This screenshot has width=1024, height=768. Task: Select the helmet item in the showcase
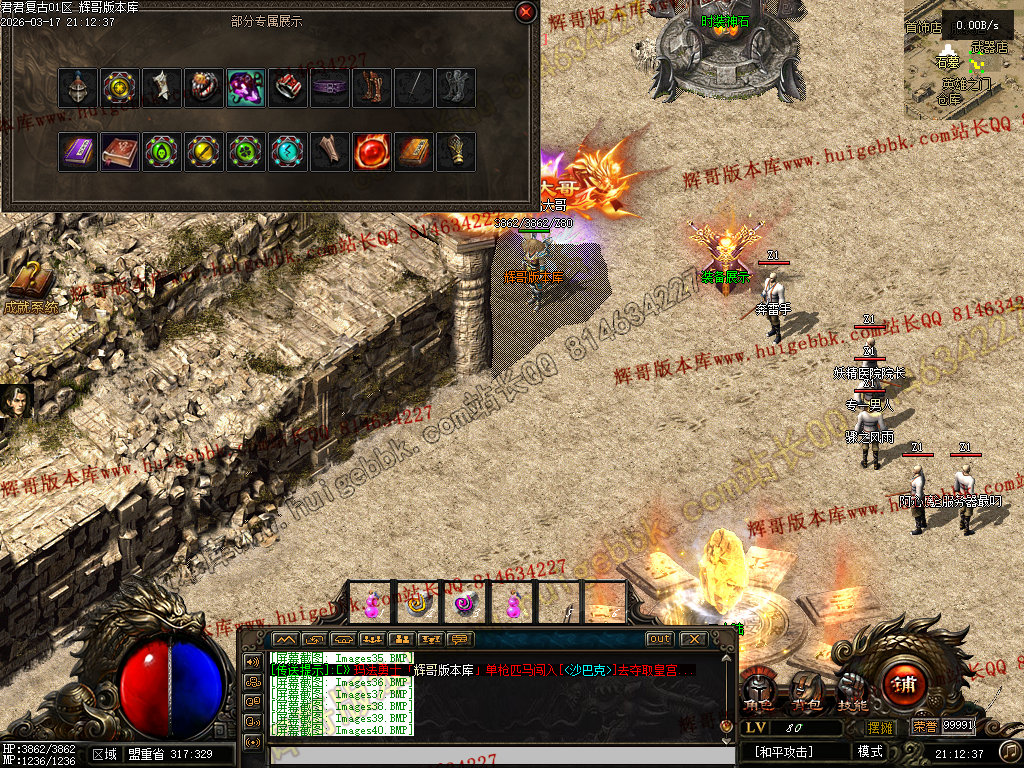coord(77,88)
